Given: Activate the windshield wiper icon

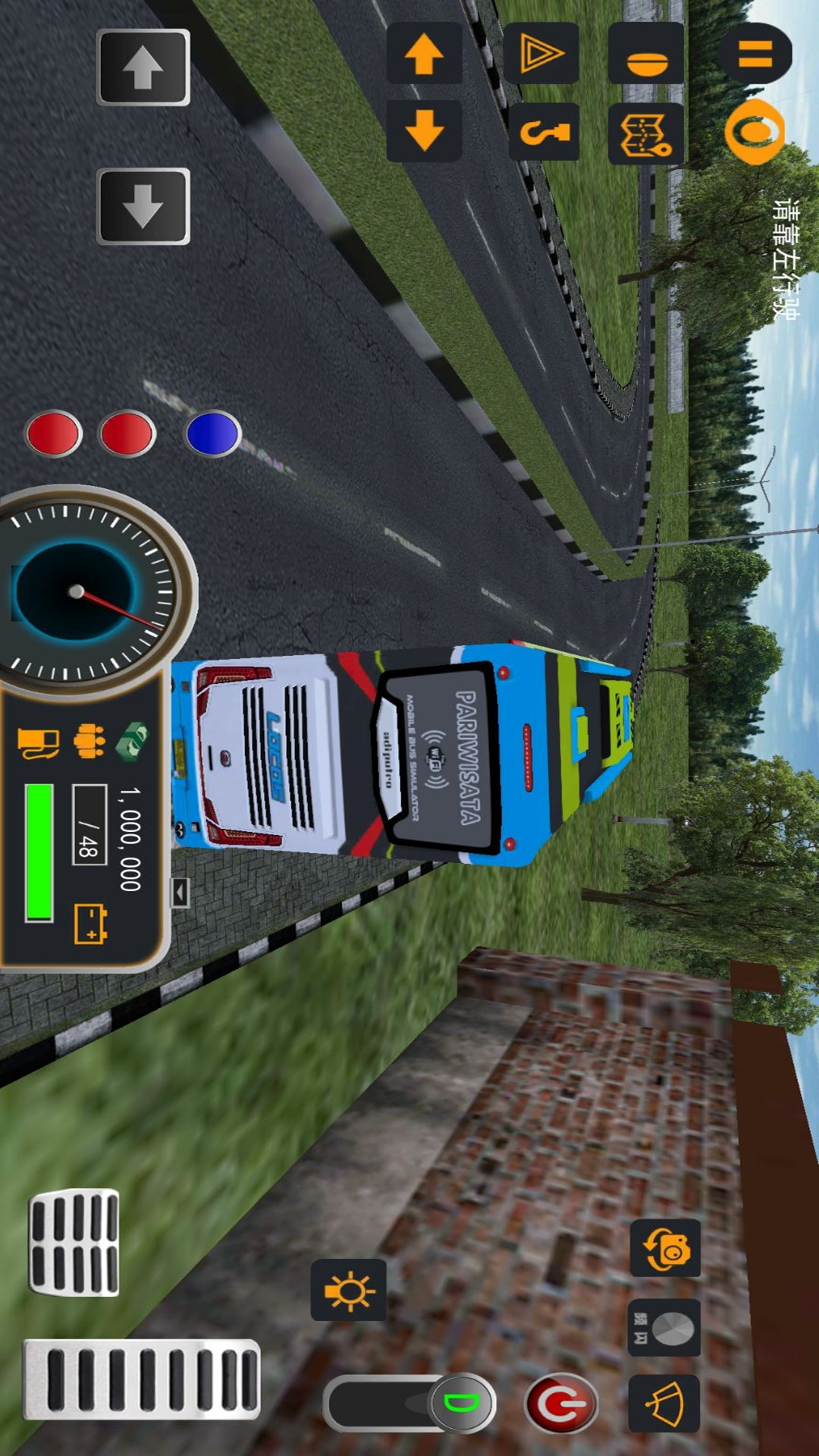Looking at the screenshot, I should coord(664,1404).
